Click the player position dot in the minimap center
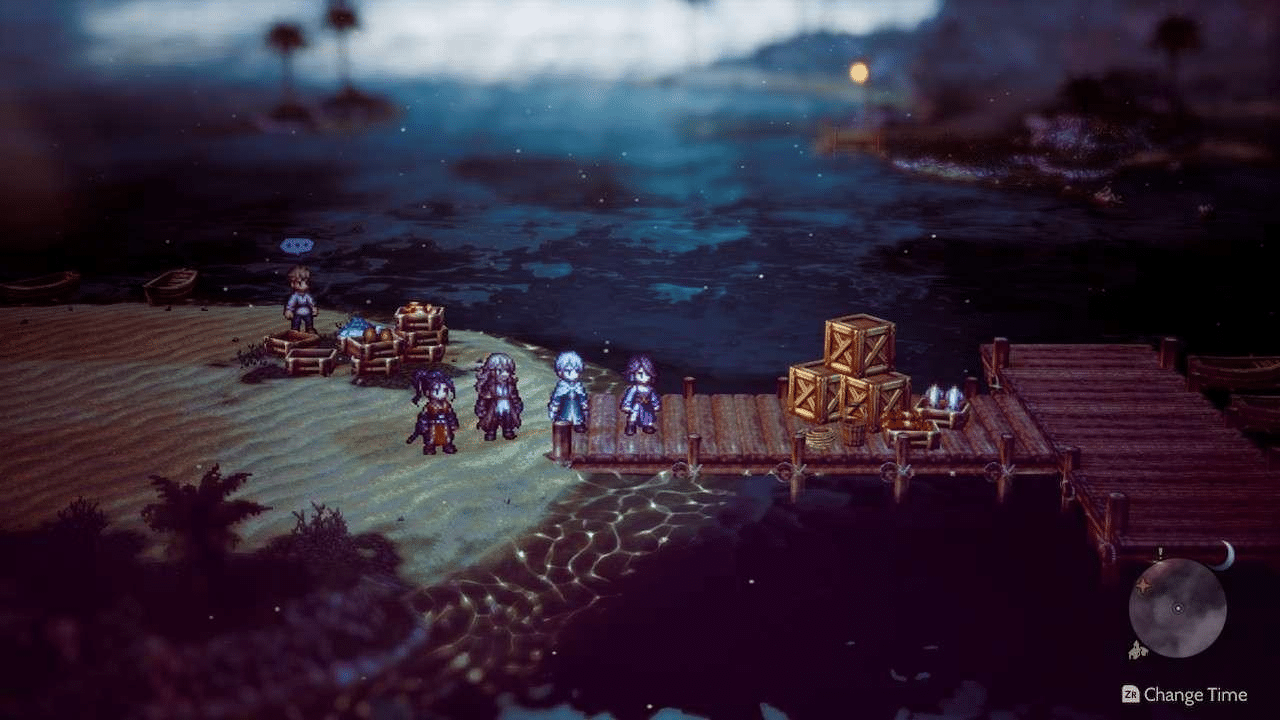1280x720 pixels. [x=1178, y=608]
